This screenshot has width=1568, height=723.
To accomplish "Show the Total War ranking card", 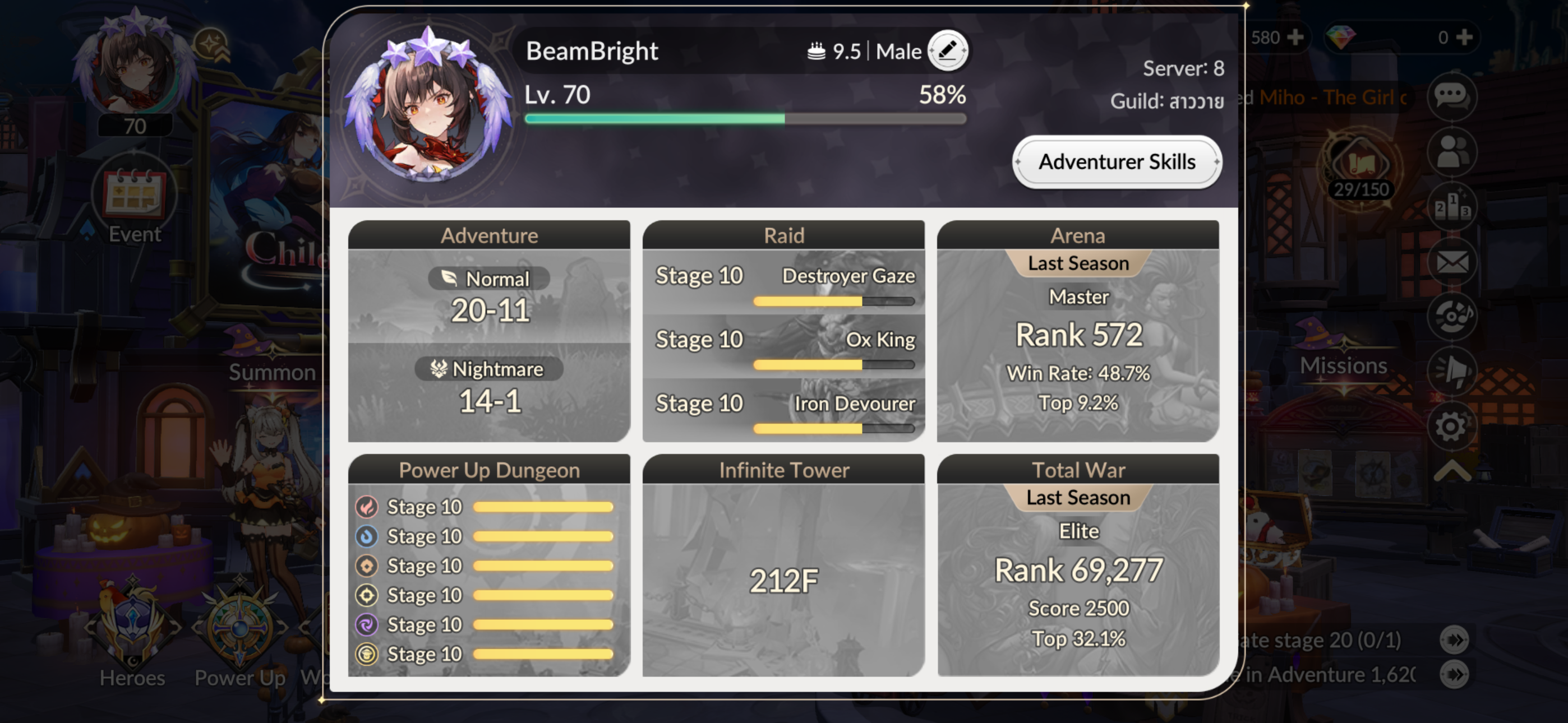I will [1077, 566].
